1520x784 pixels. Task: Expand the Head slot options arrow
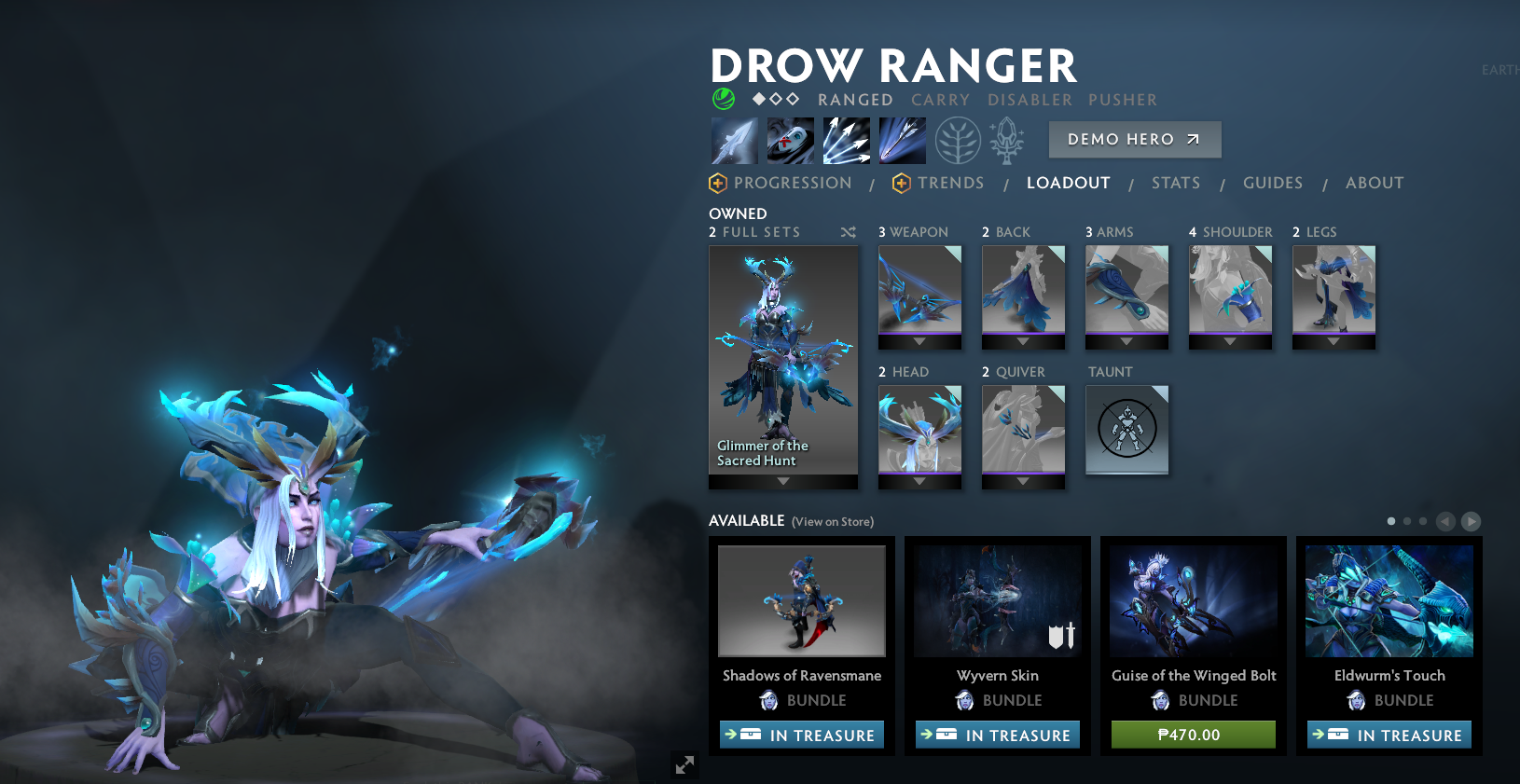pos(919,483)
